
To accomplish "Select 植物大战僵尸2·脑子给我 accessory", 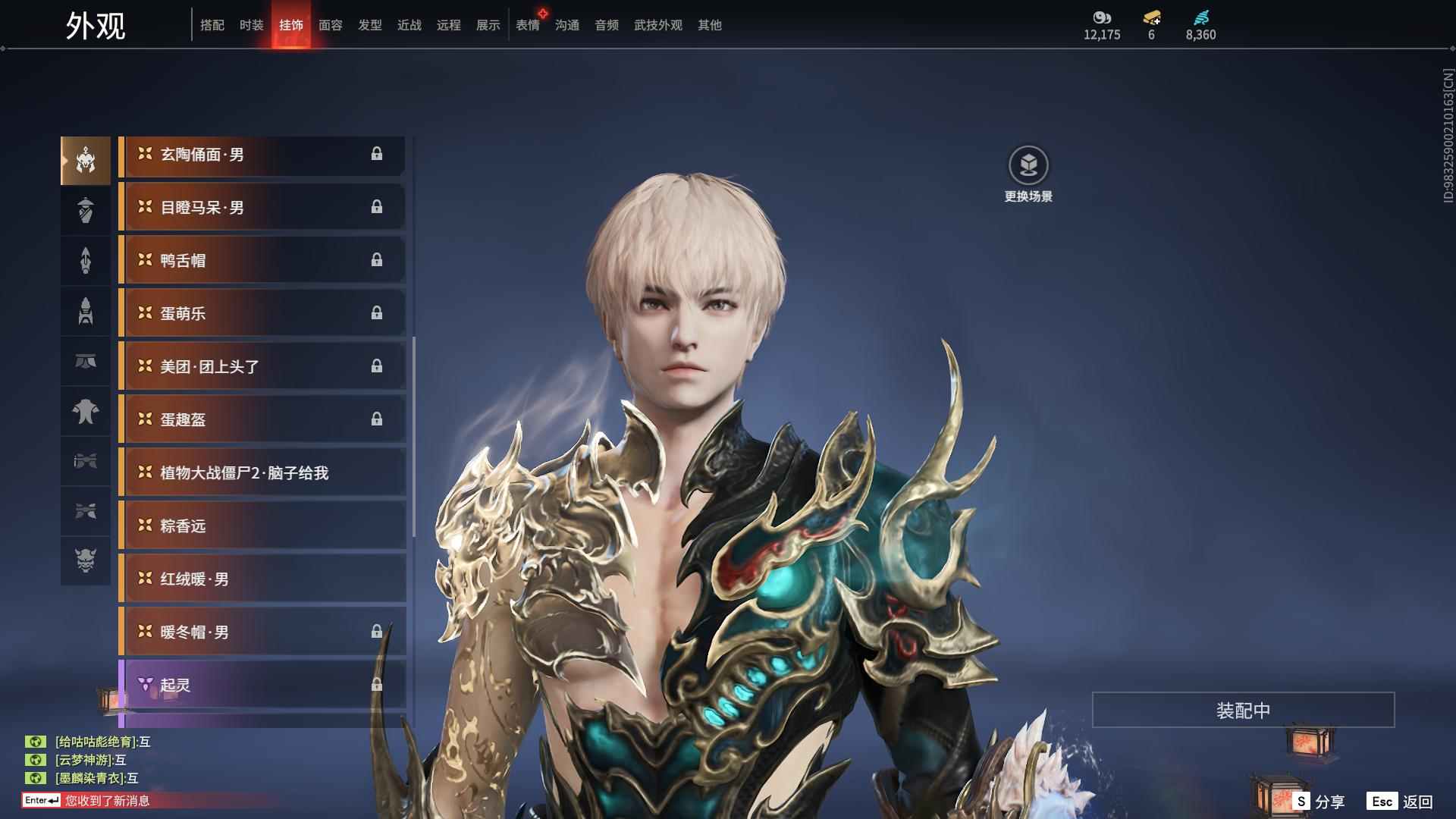I will coord(262,473).
